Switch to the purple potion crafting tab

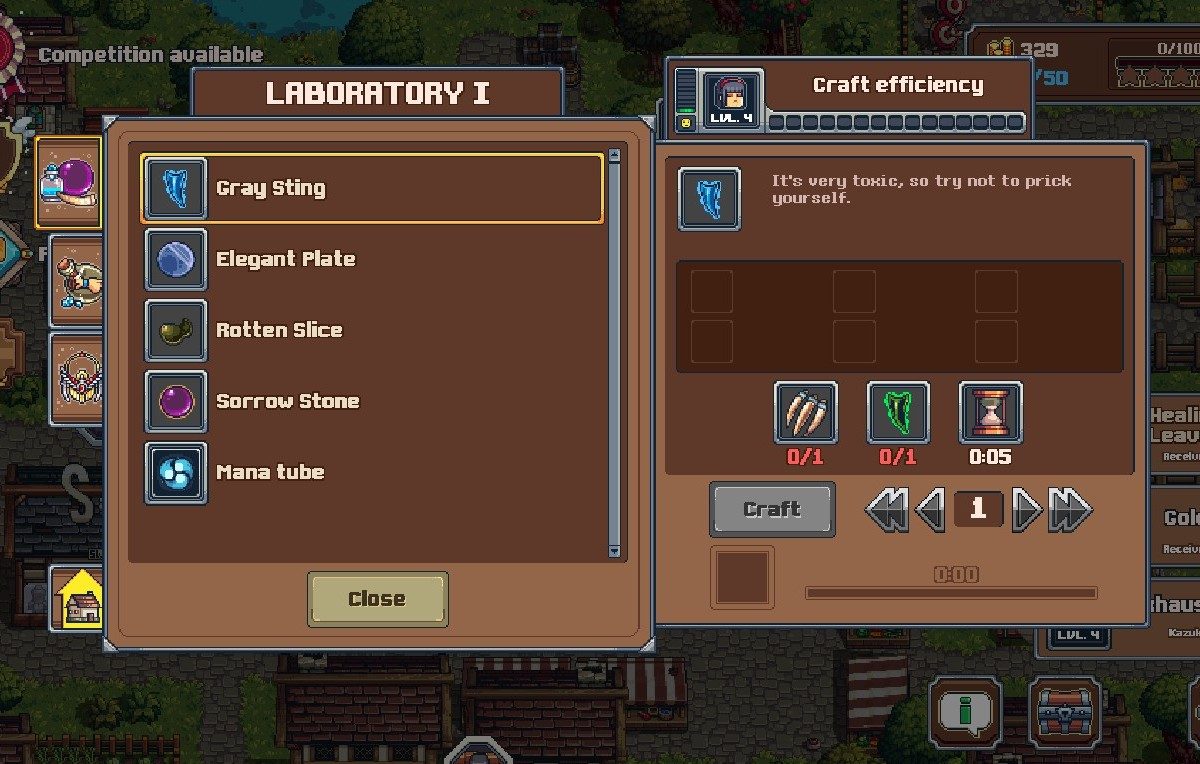tap(68, 183)
